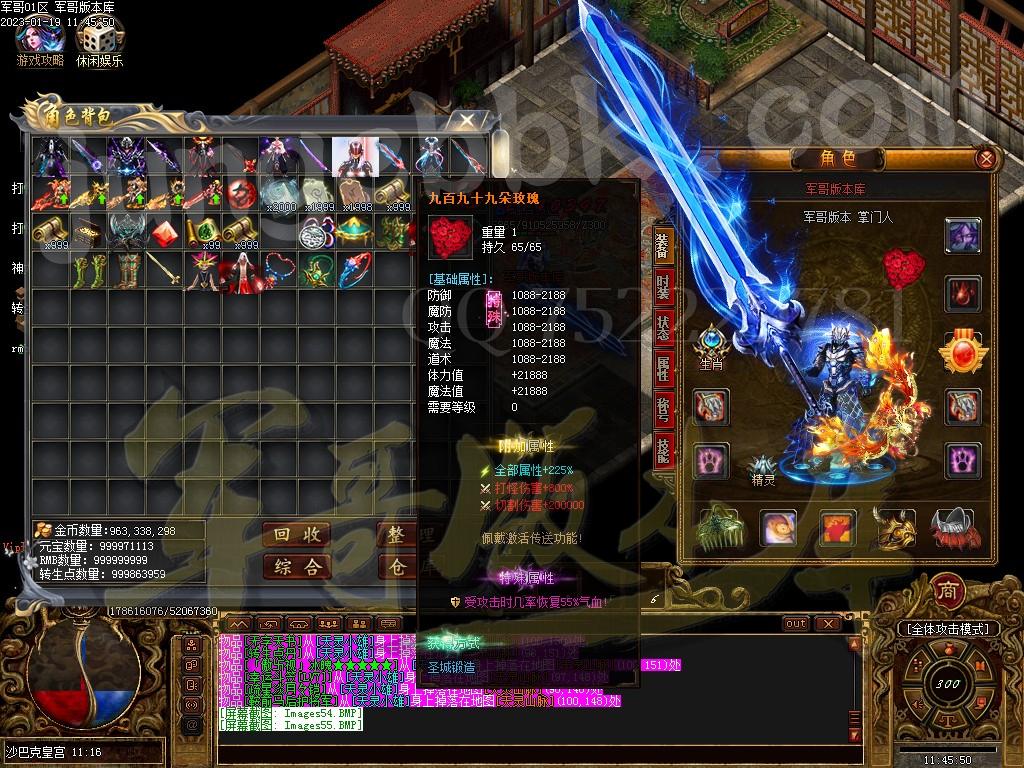Close the character panel
The width and height of the screenshot is (1024, 768).
[x=986, y=158]
